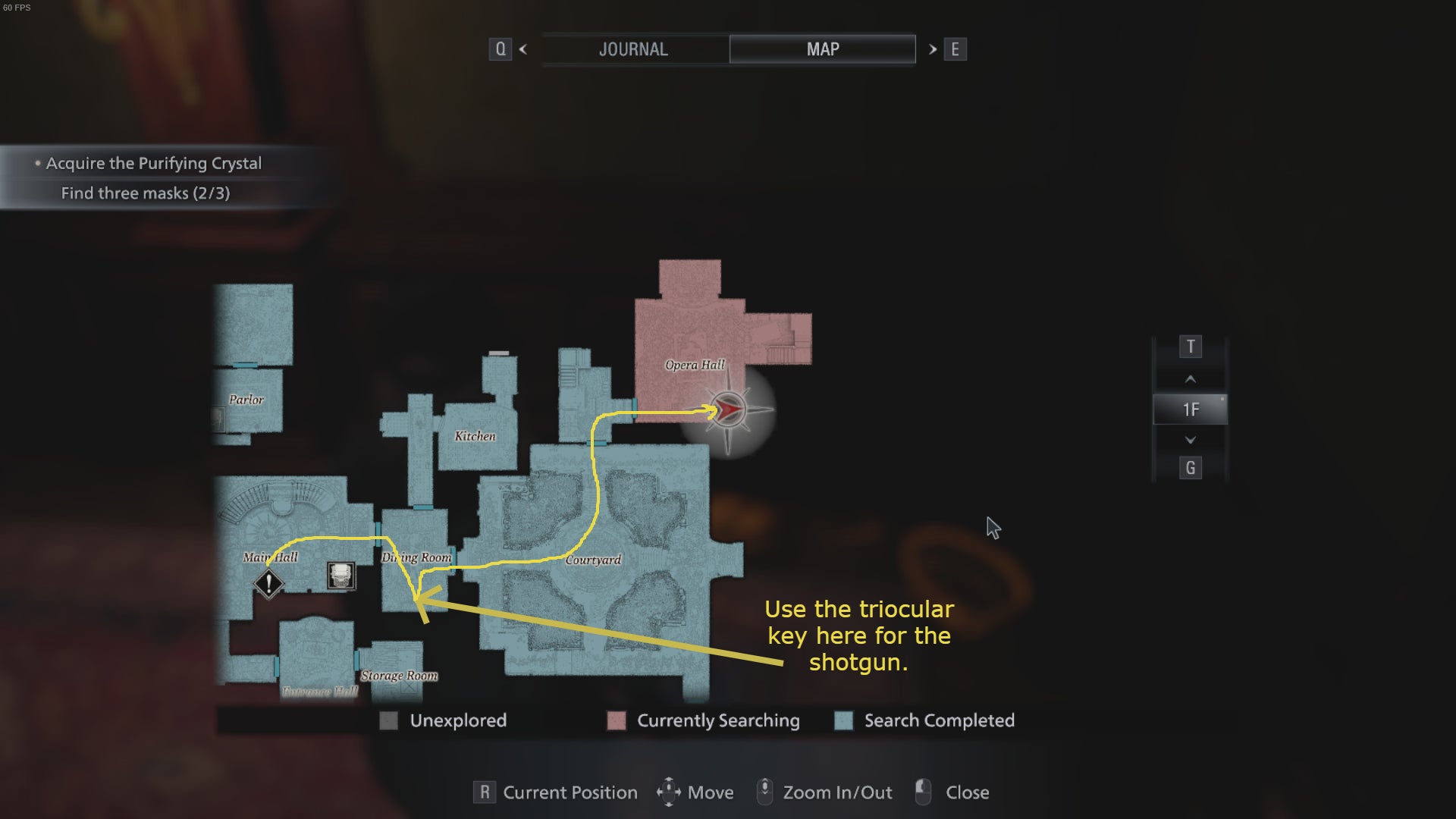Select the G ground floor button

(x=1191, y=468)
